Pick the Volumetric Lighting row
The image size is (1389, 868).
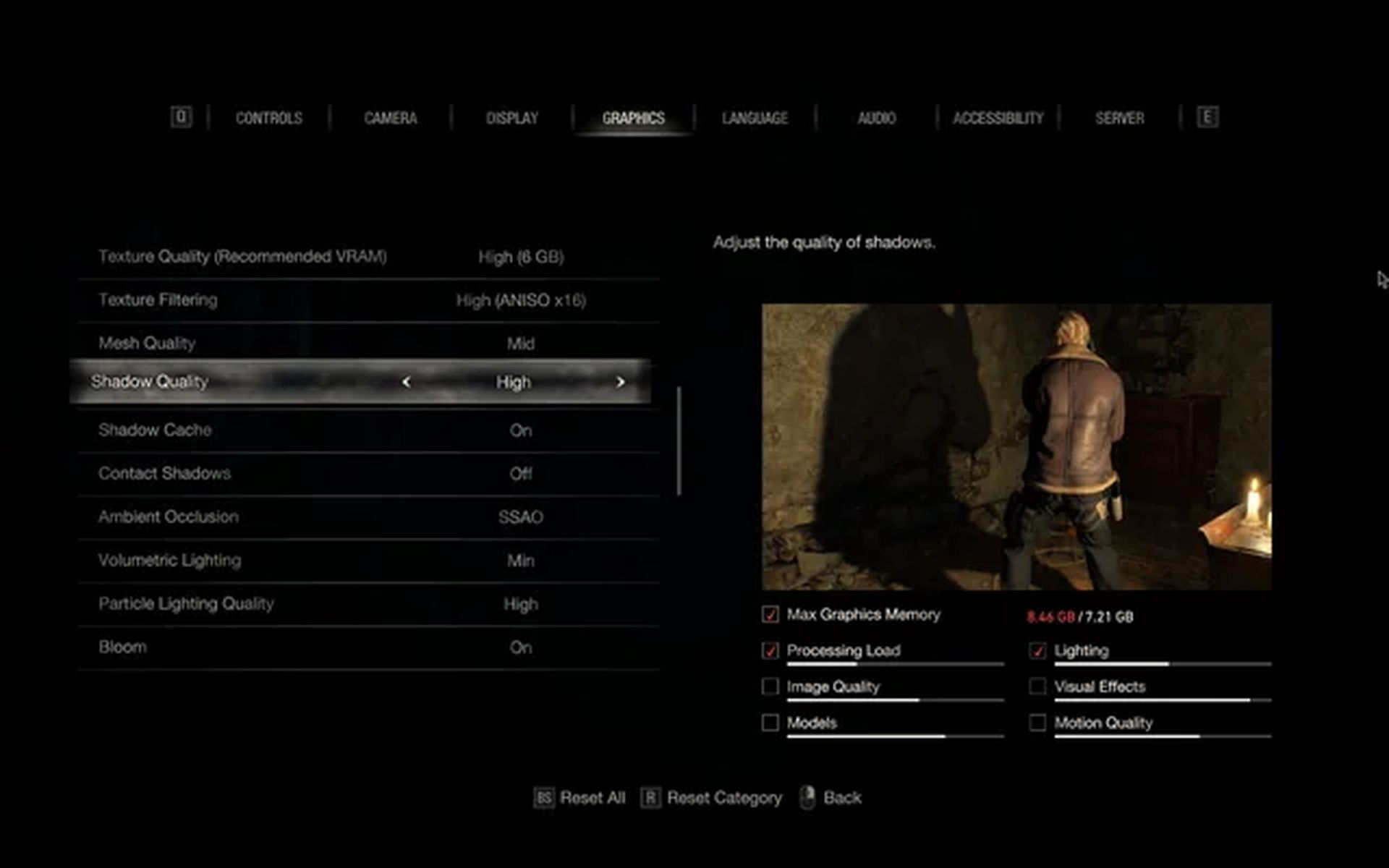pos(369,561)
